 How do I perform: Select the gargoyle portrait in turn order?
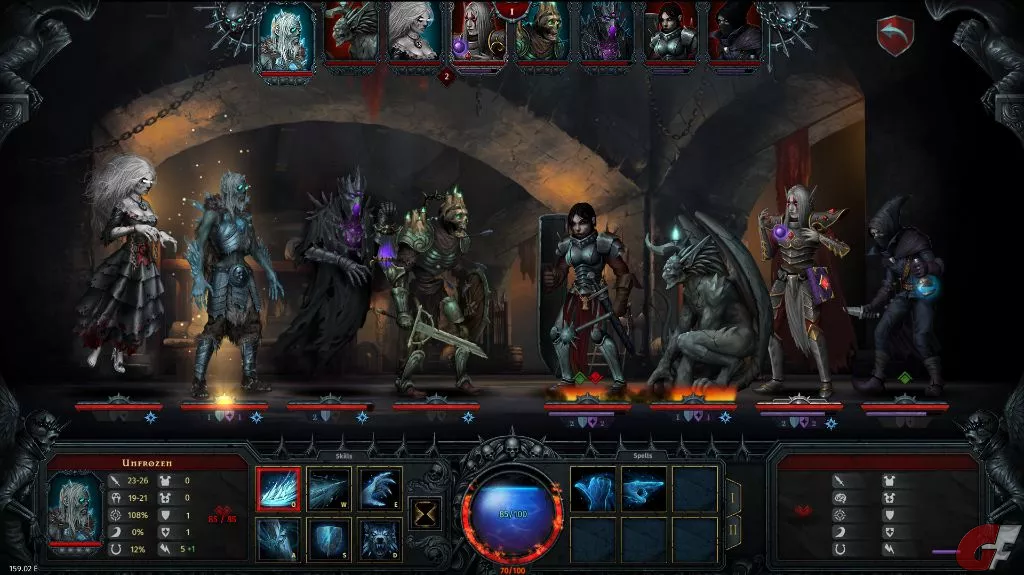(x=351, y=31)
